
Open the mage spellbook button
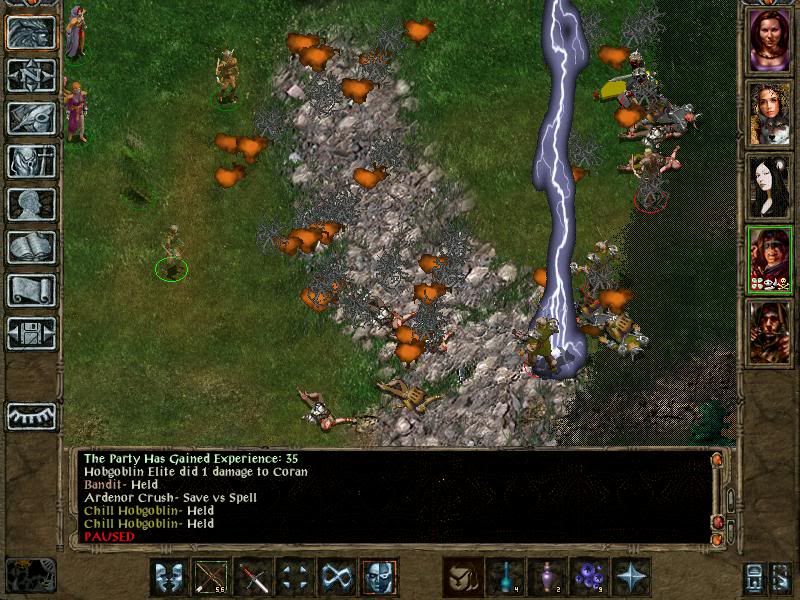point(31,247)
